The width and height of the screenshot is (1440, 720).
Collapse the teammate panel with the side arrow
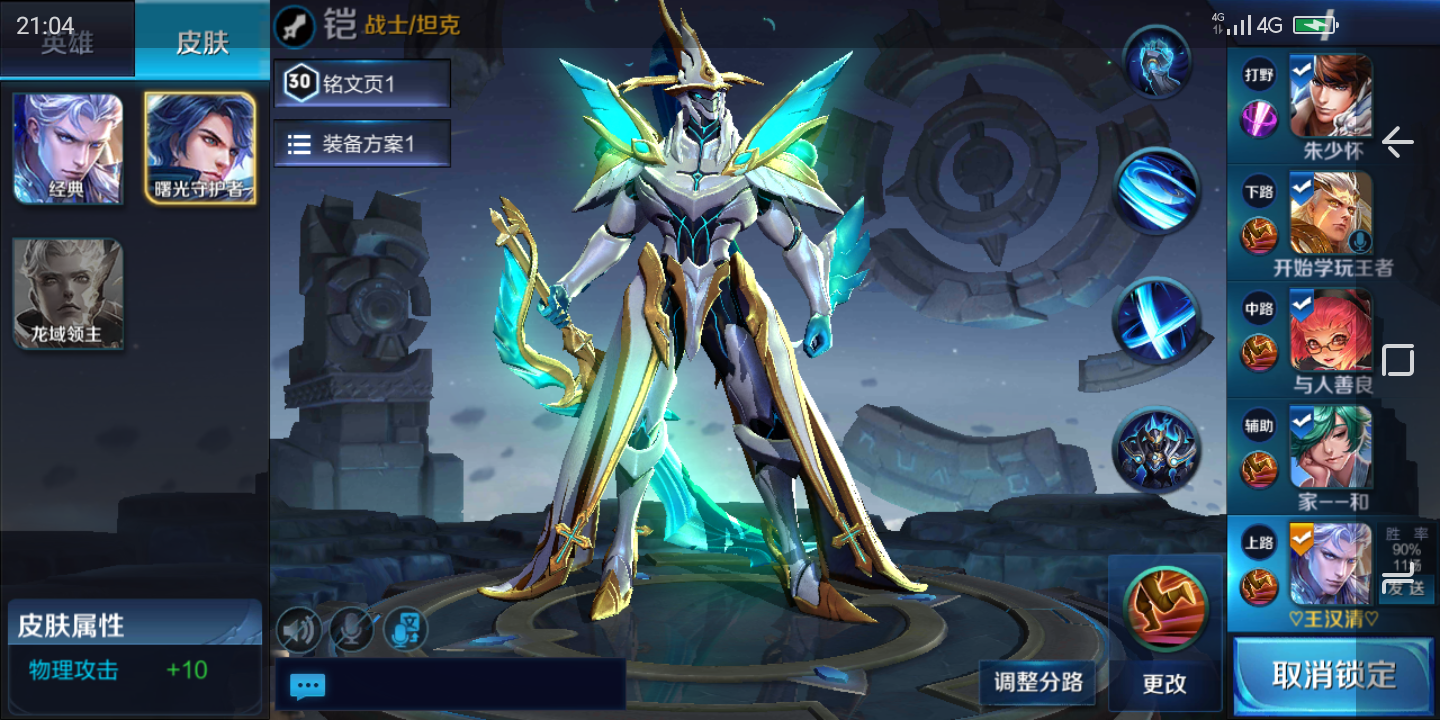(x=1398, y=144)
